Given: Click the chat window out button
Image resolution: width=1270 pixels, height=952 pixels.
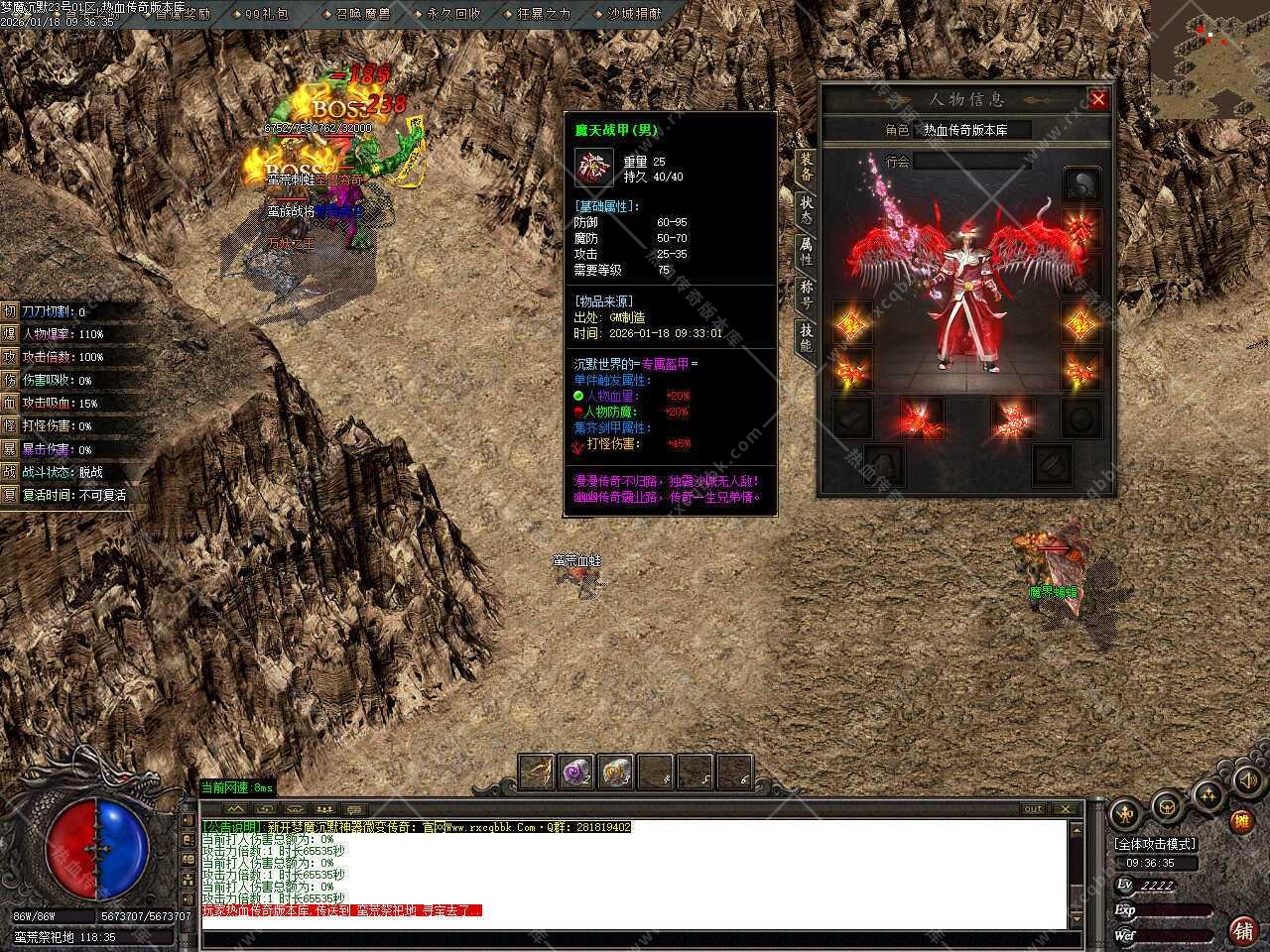Looking at the screenshot, I should [x=1033, y=809].
